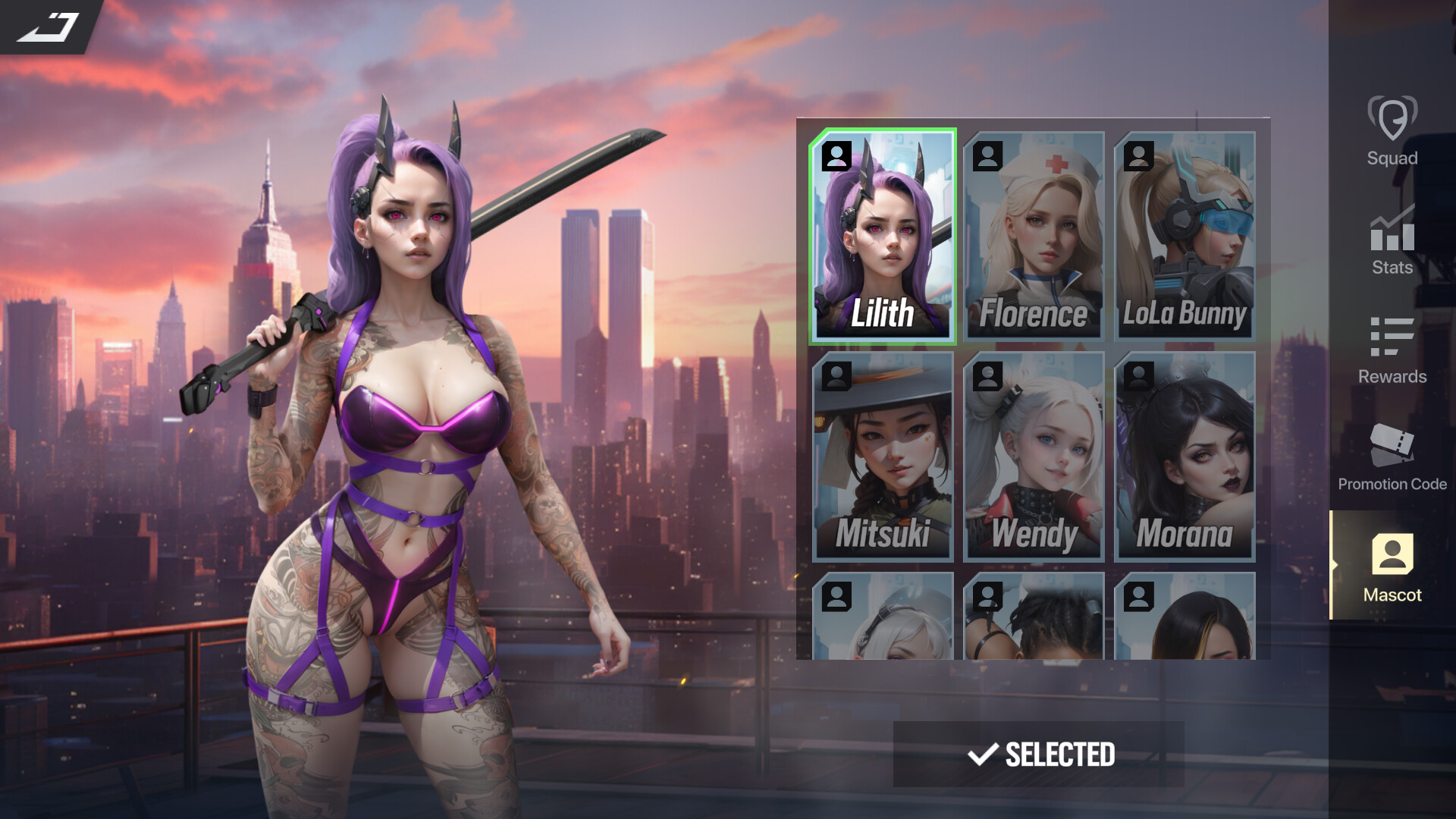
Task: Click the person badge on LoLa Bunny's card
Action: click(1139, 155)
